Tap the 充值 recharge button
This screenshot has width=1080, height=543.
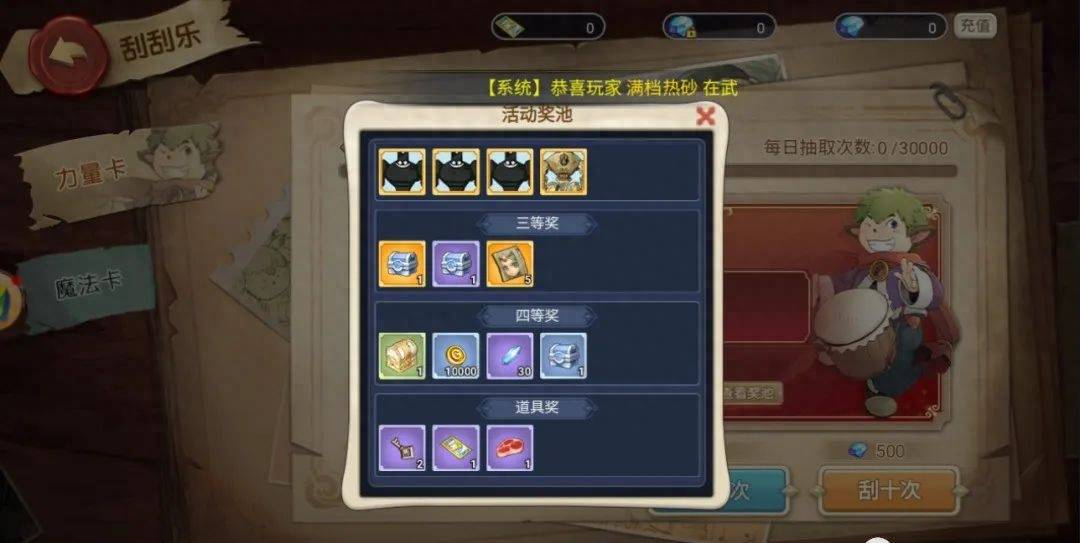974,26
